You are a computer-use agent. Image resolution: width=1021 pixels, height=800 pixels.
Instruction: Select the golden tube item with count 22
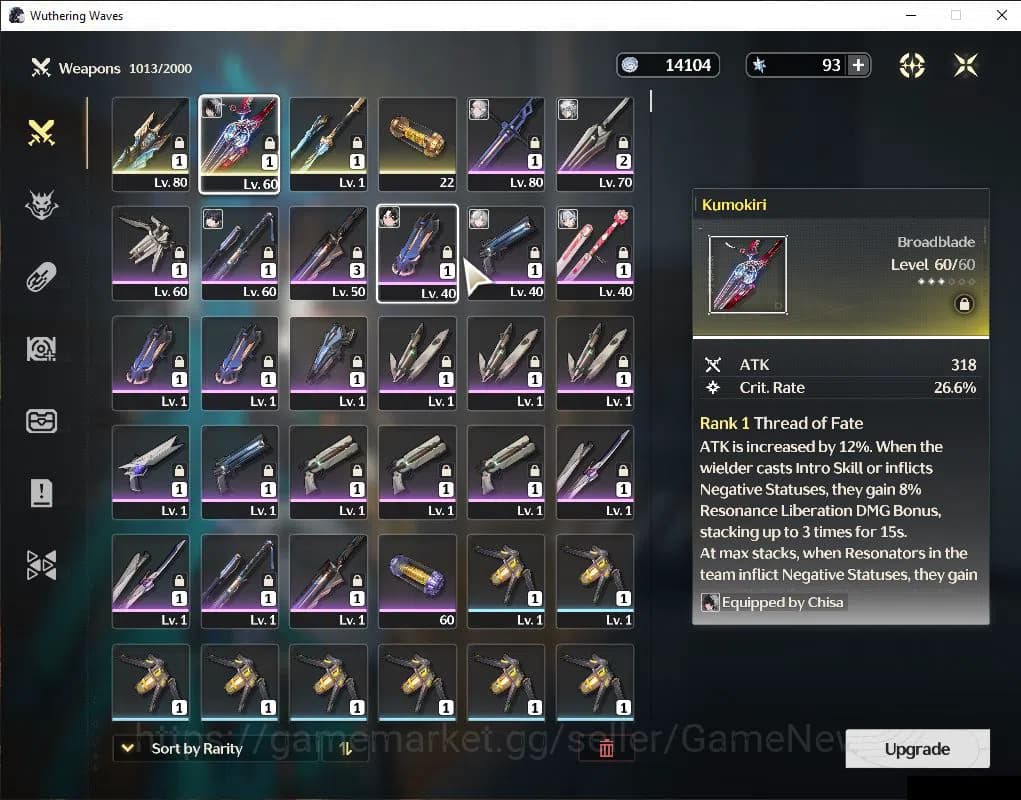click(417, 144)
